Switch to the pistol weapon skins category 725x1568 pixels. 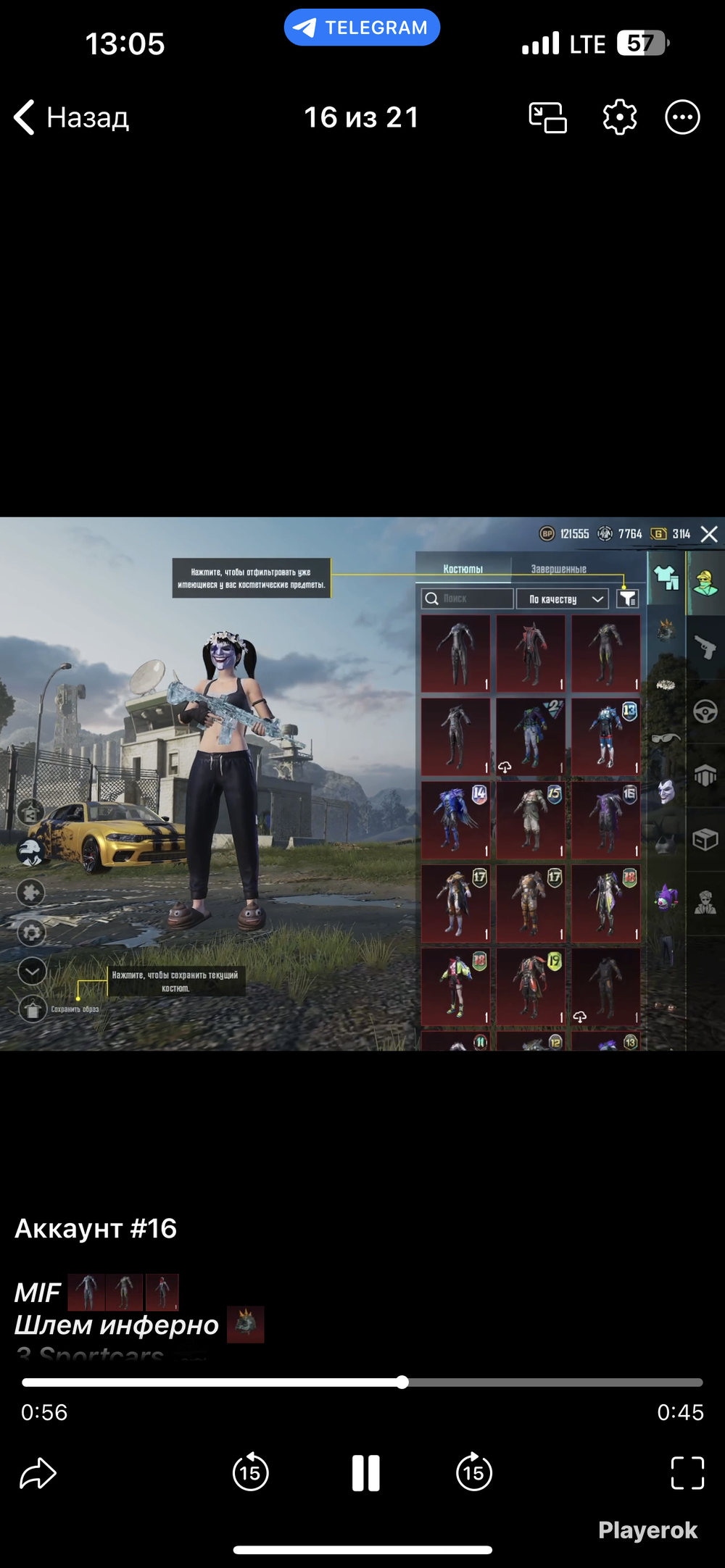(705, 646)
